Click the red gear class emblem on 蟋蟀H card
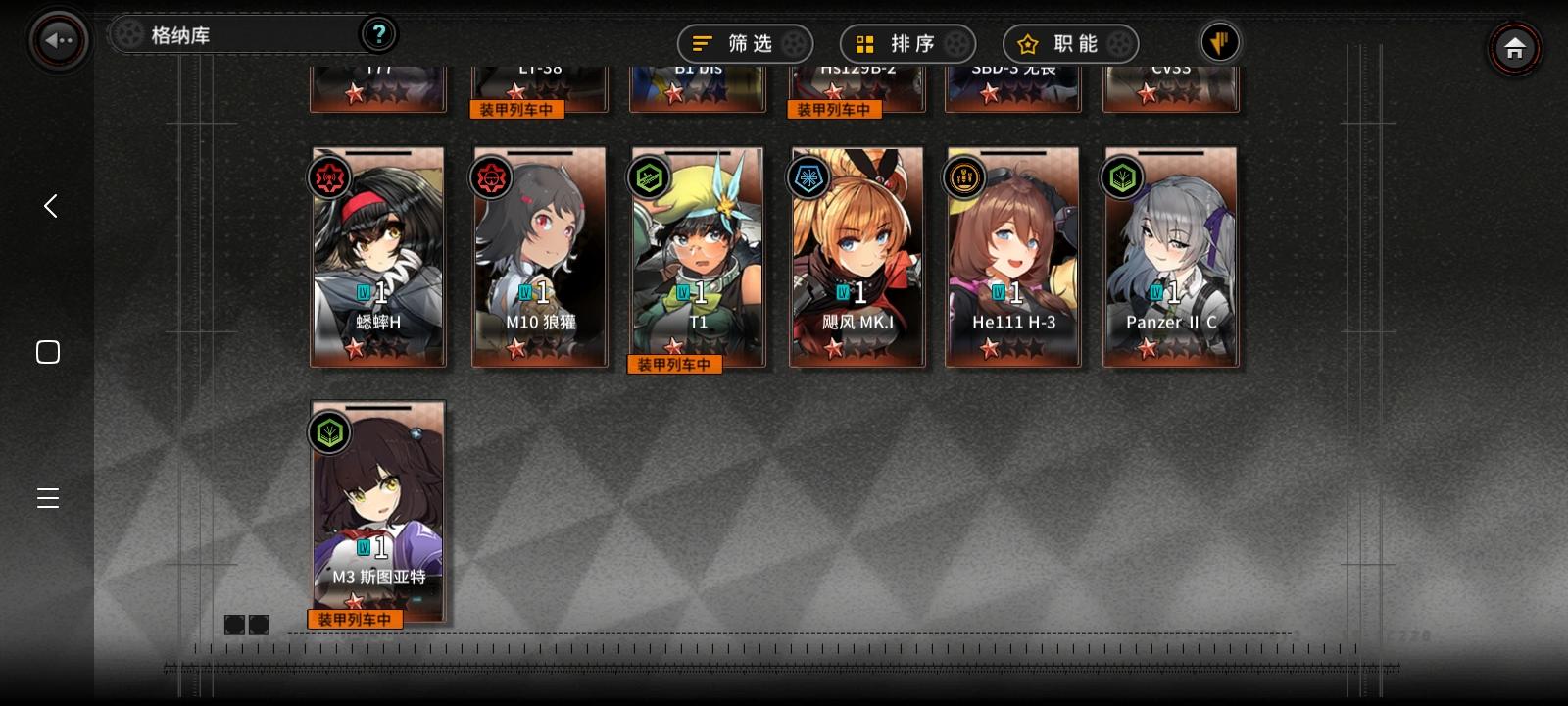The width and height of the screenshot is (1568, 706). coord(331,177)
